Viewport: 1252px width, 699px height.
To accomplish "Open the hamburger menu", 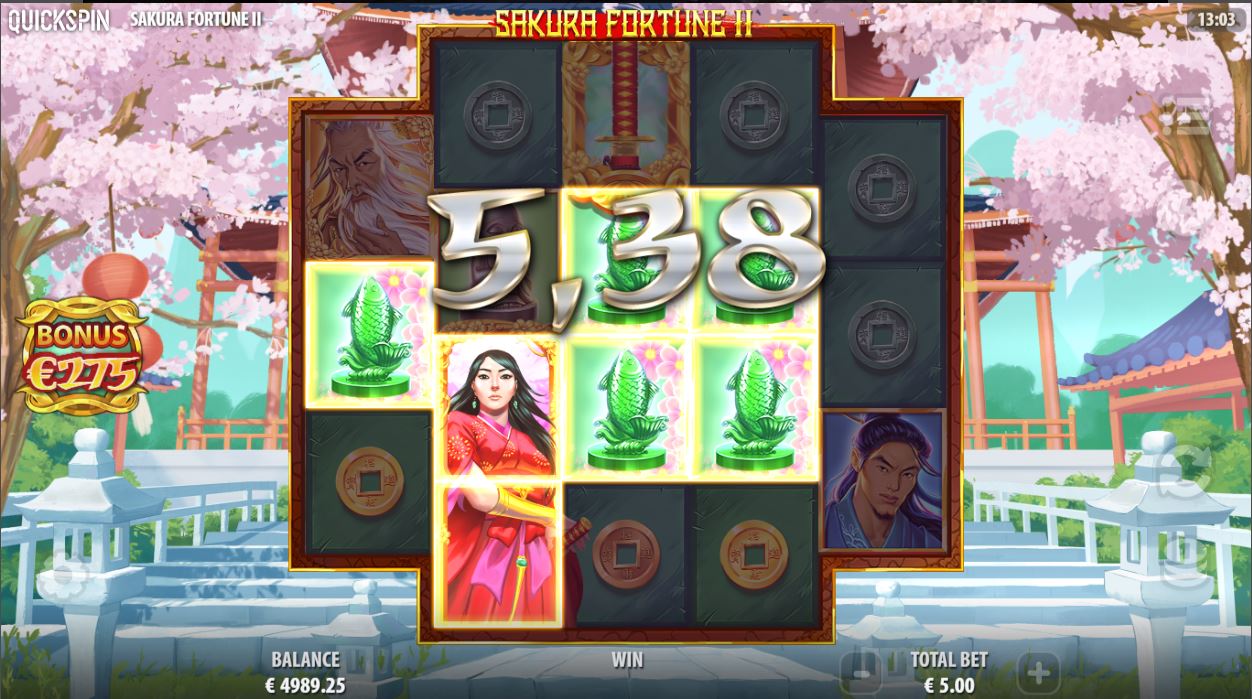I will [1187, 116].
